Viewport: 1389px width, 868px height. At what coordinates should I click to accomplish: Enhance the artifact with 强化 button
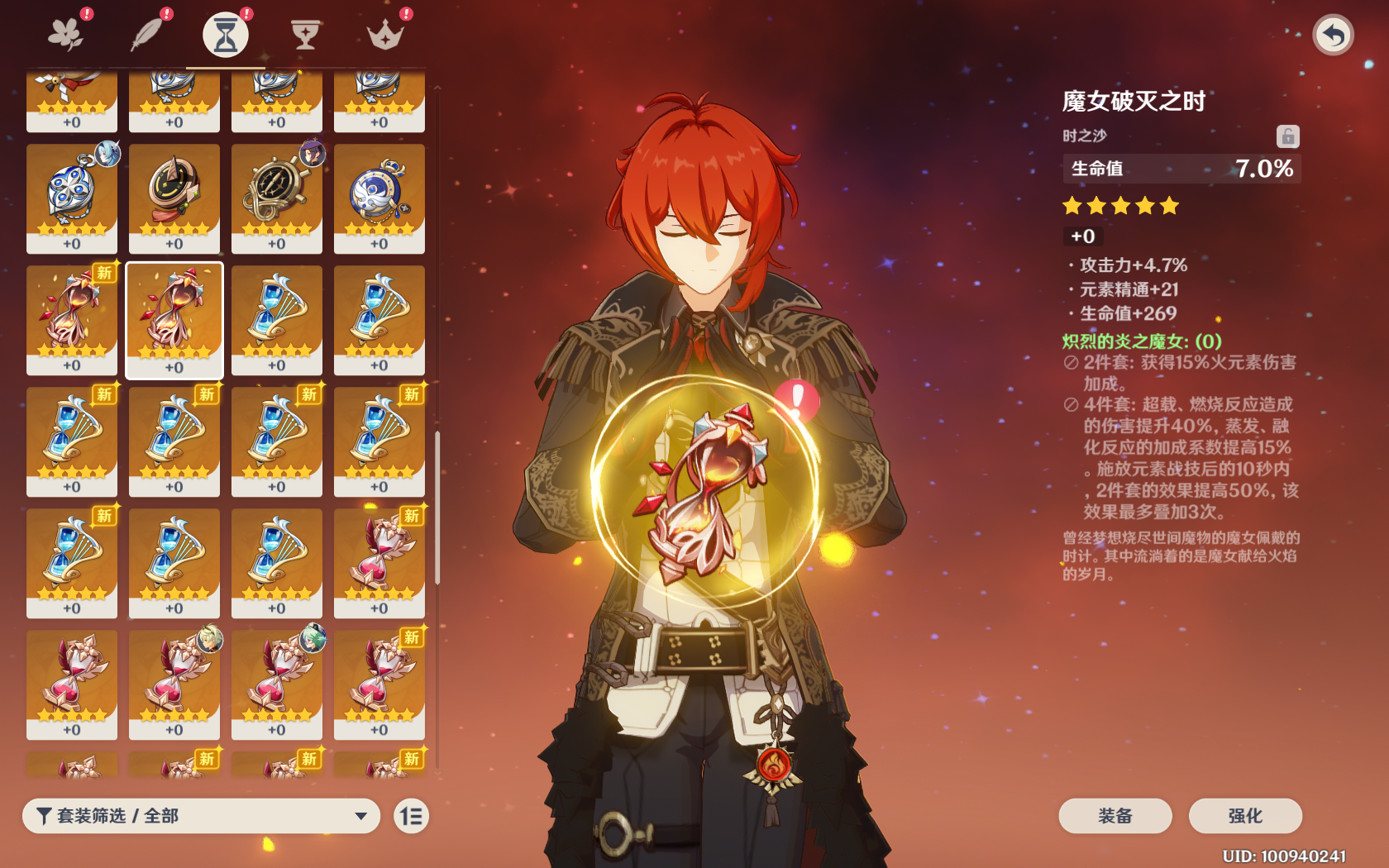[1245, 816]
